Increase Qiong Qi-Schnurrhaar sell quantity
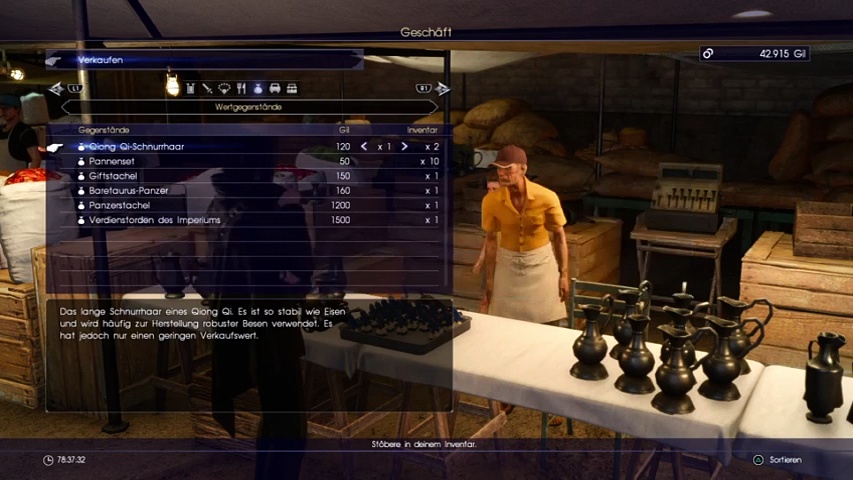 pyautogui.click(x=404, y=147)
